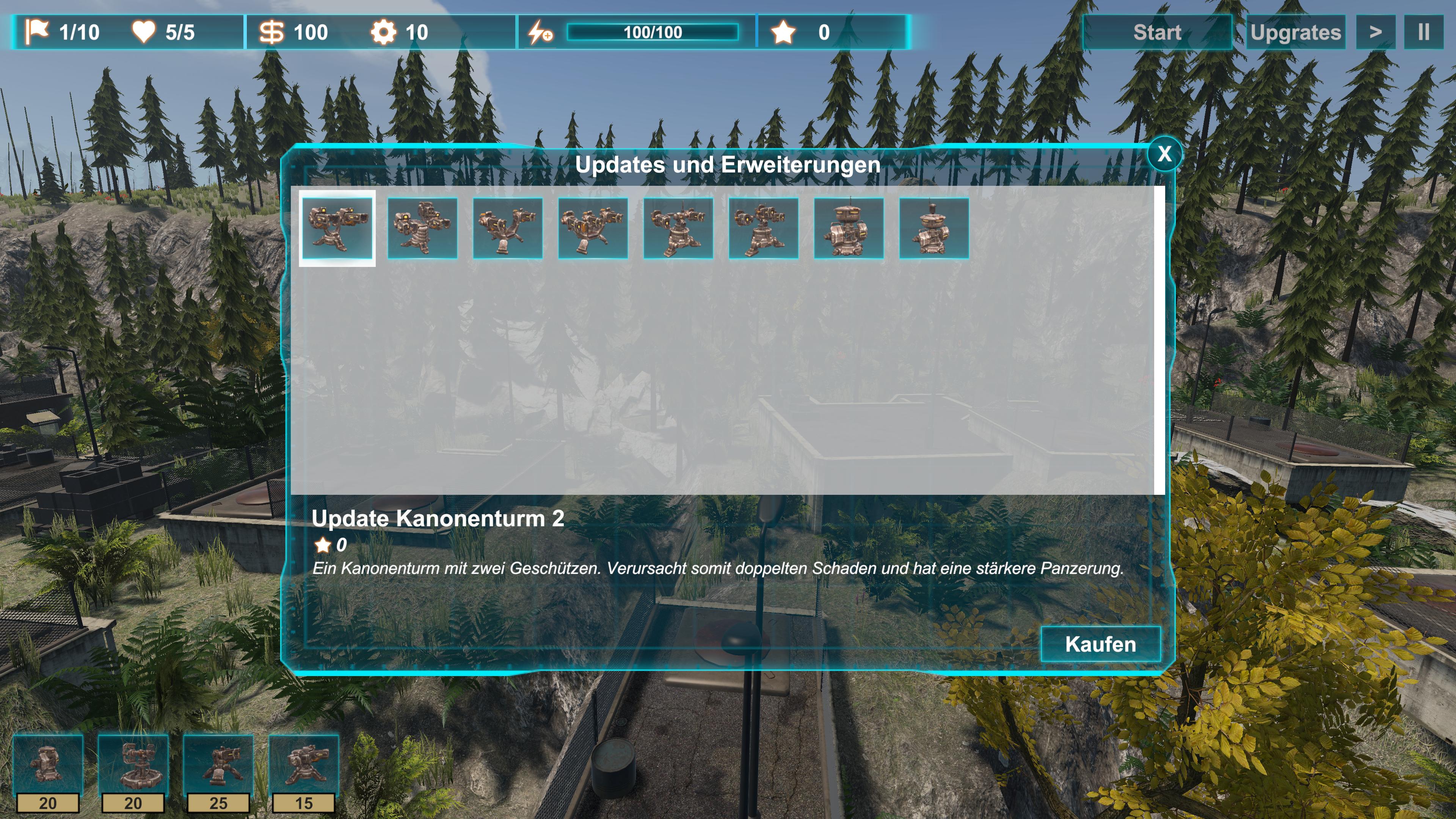Open the Upgrates menu button
The image size is (1456, 819).
tap(1295, 32)
